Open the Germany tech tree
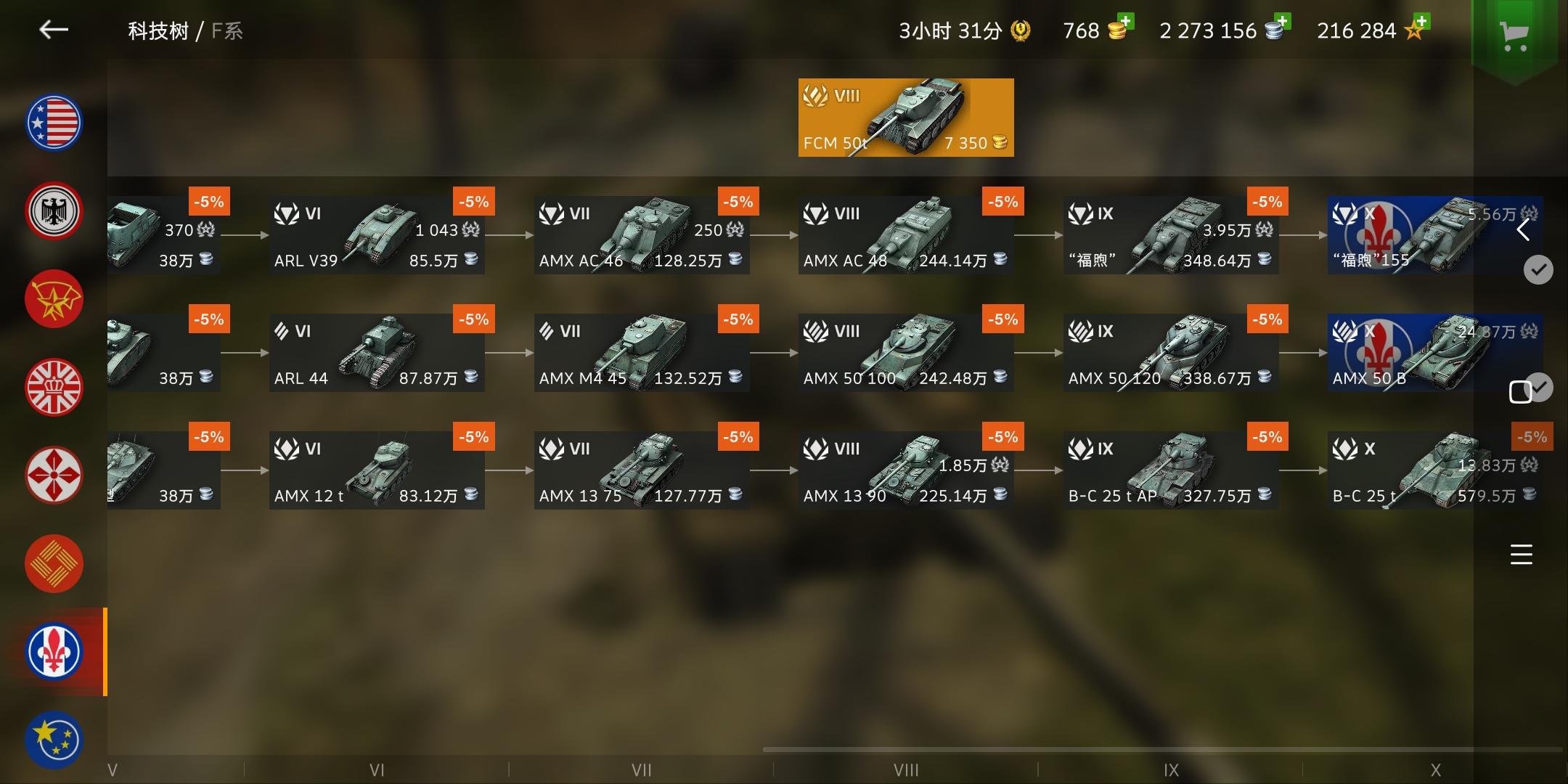 [54, 211]
